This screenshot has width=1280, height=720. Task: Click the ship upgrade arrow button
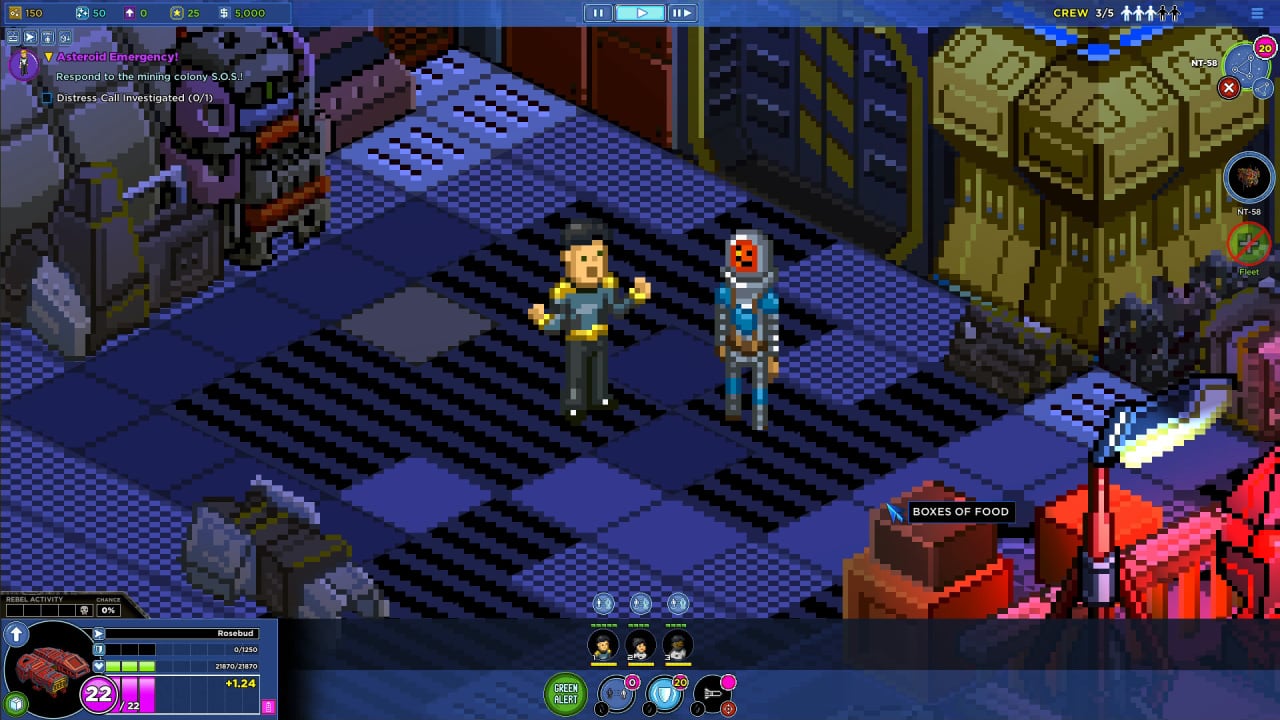(x=16, y=635)
